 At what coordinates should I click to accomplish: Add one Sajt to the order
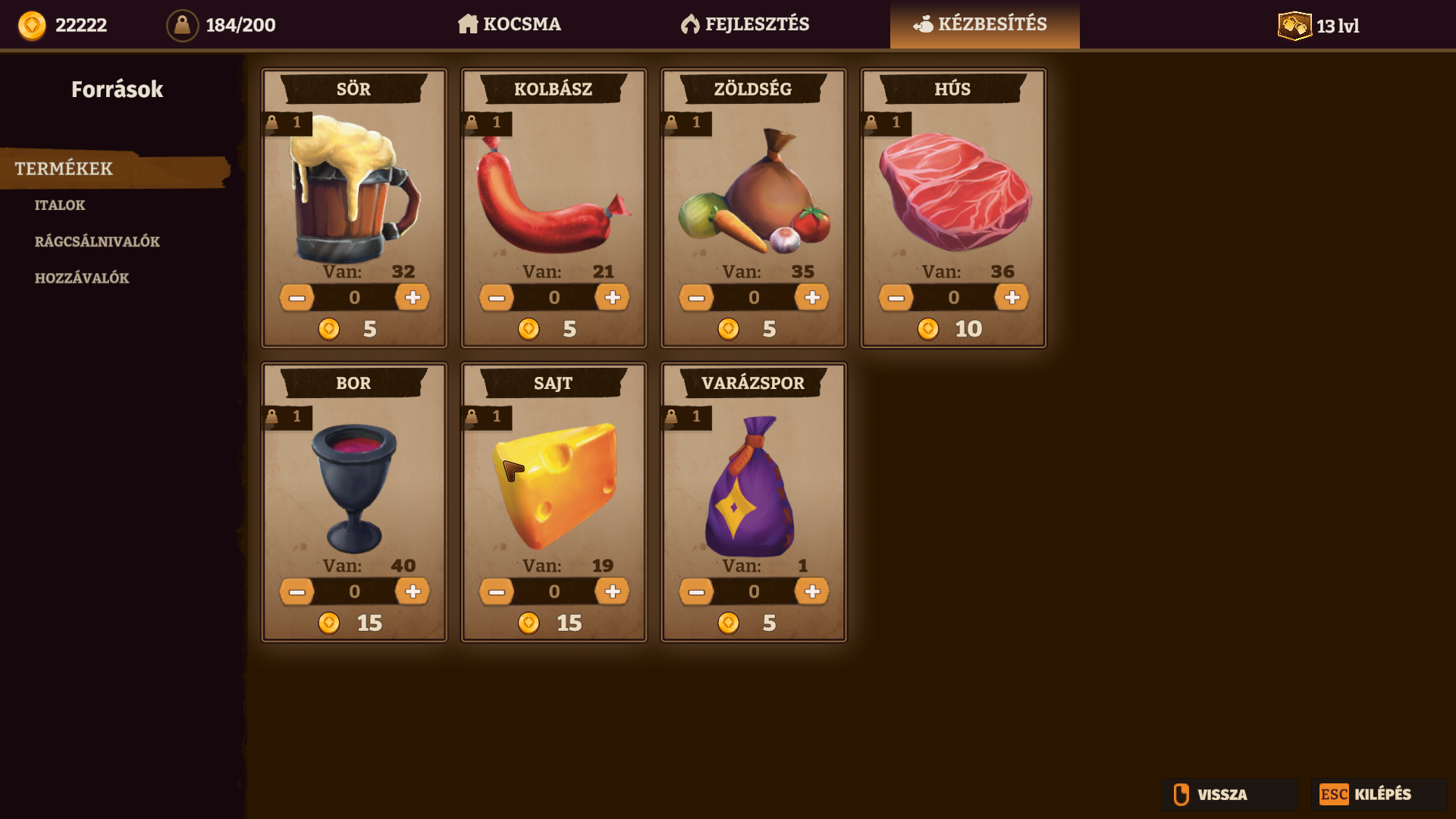[x=613, y=591]
